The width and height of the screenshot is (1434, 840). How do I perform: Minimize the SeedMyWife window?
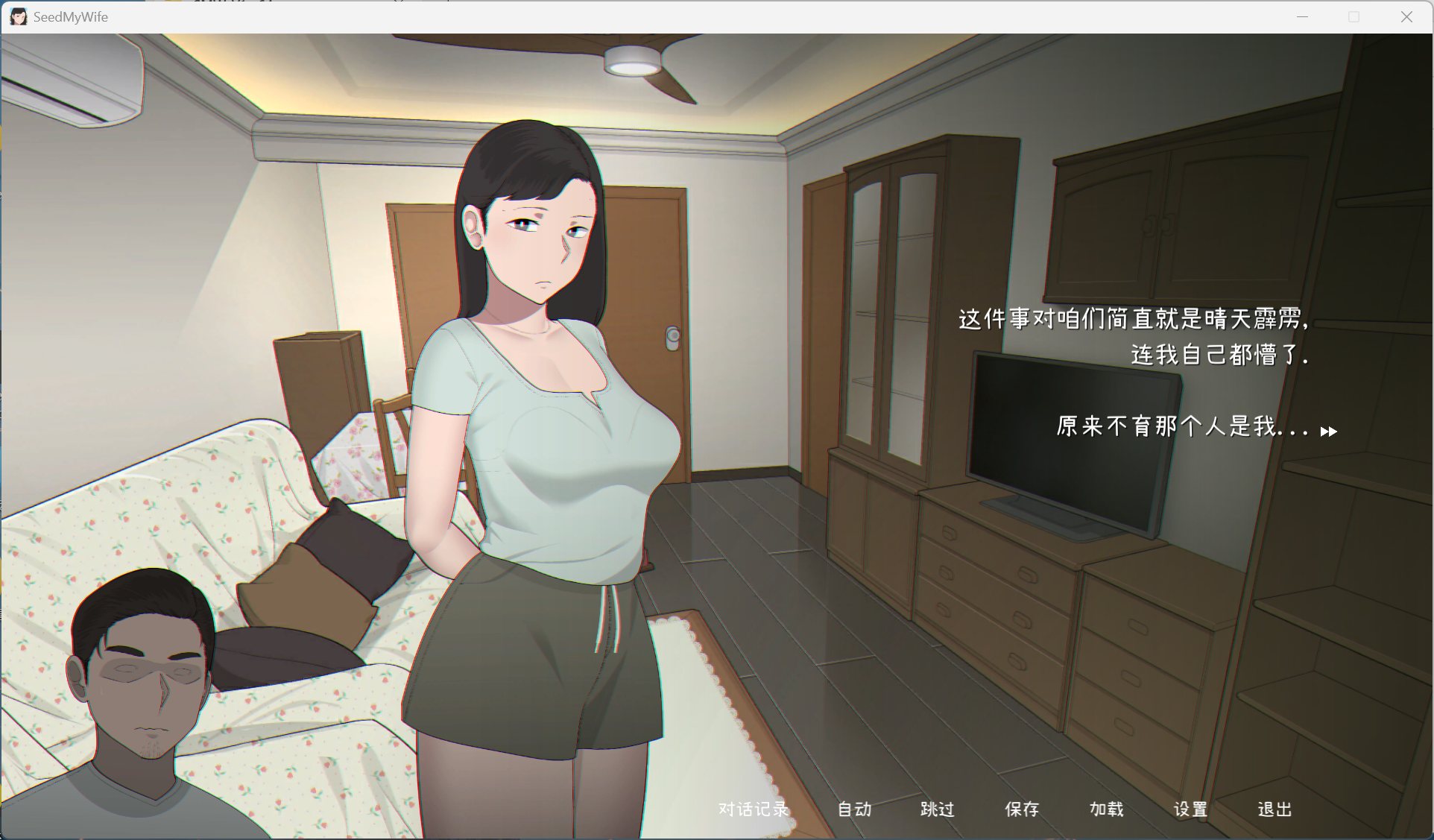tap(1301, 16)
